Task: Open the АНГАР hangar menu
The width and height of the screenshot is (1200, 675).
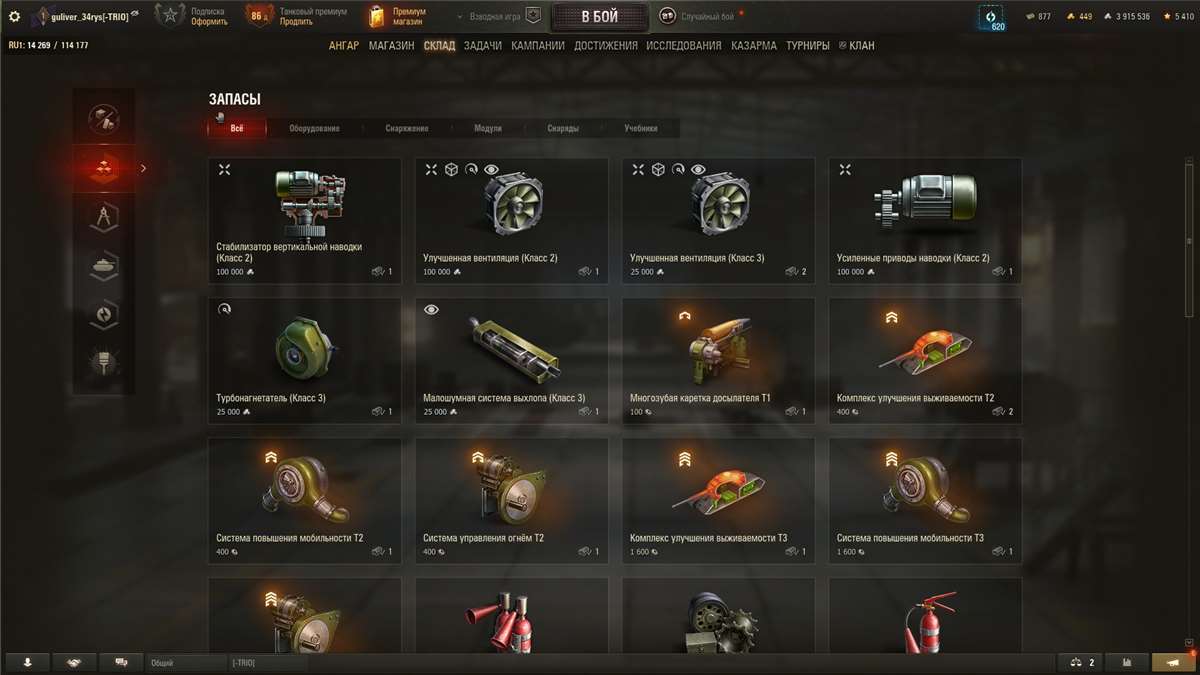Action: tap(344, 46)
